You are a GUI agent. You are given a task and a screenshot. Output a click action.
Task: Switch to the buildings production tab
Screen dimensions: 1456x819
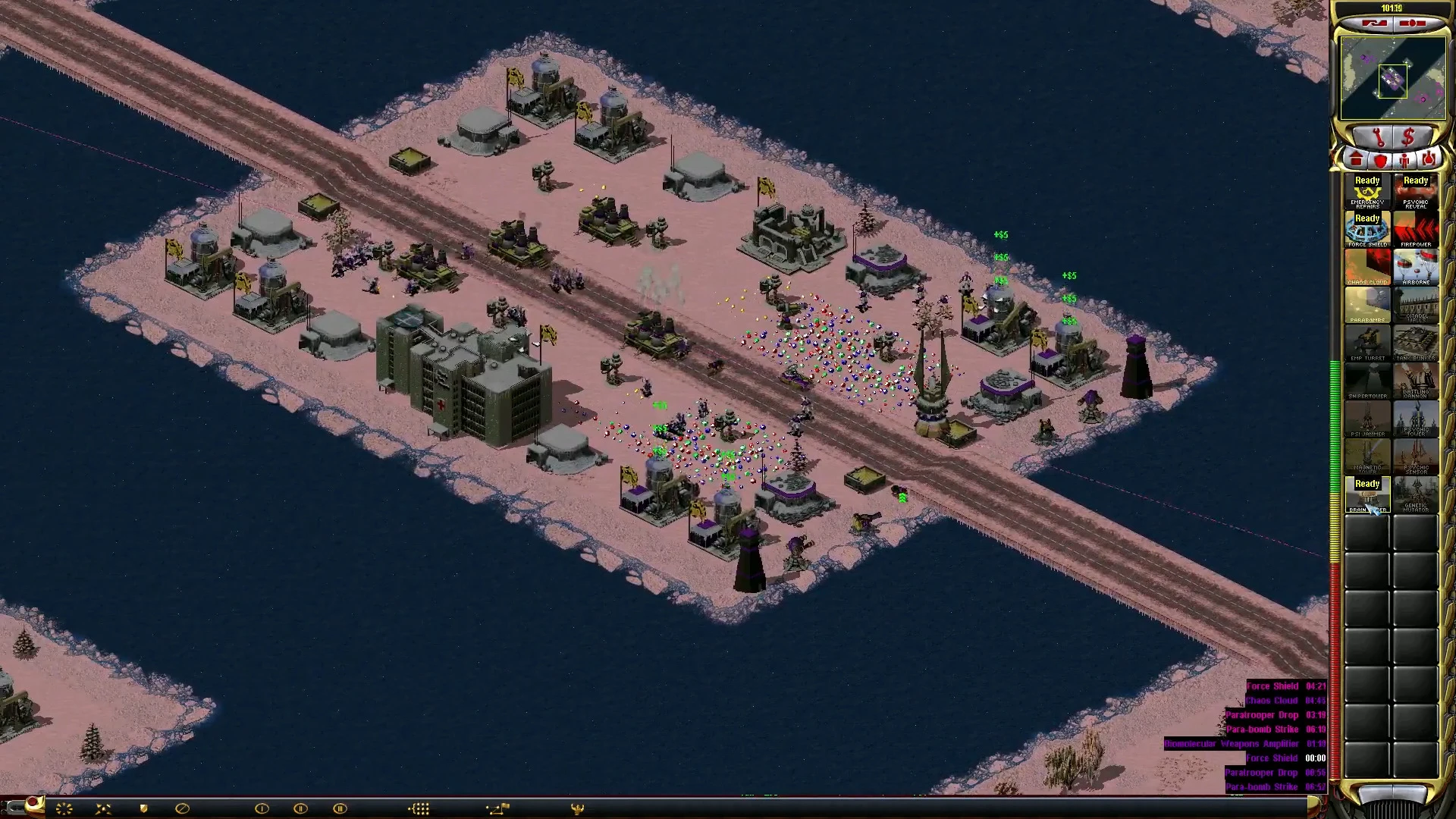[1356, 160]
